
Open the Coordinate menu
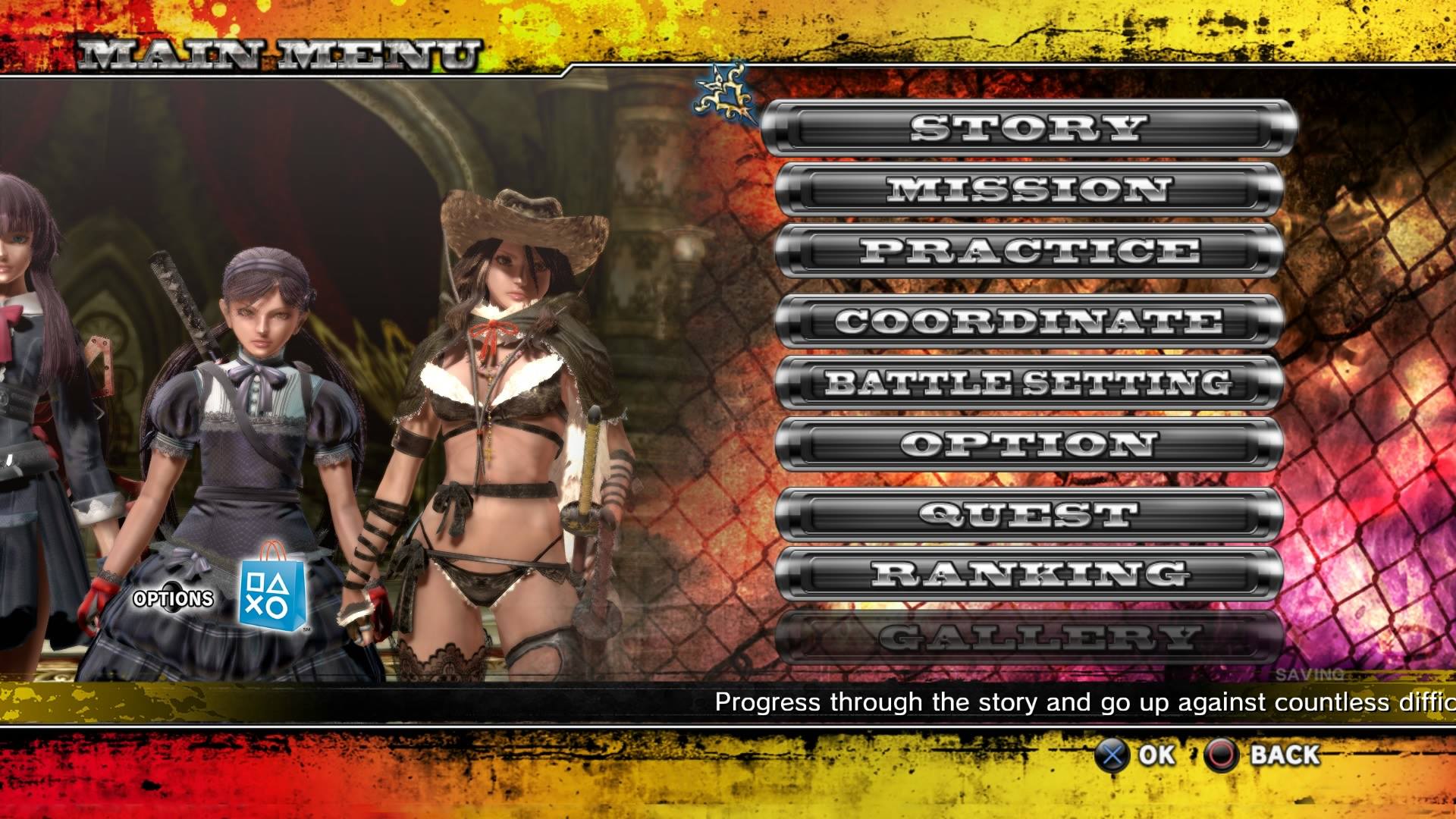click(x=1028, y=322)
